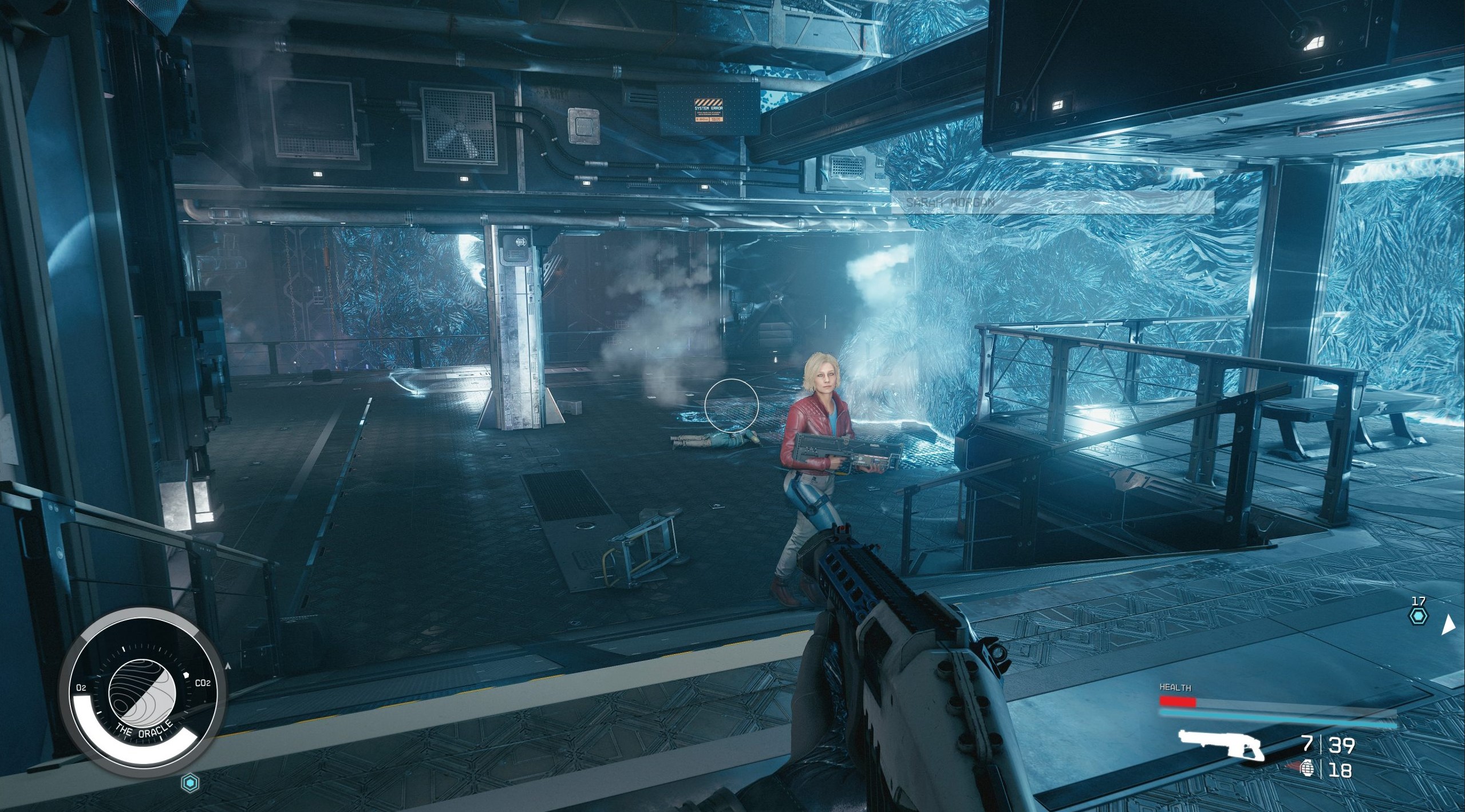Select the hexagon icon beneath the watch dial
Viewport: 1465px width, 812px height.
189,783
